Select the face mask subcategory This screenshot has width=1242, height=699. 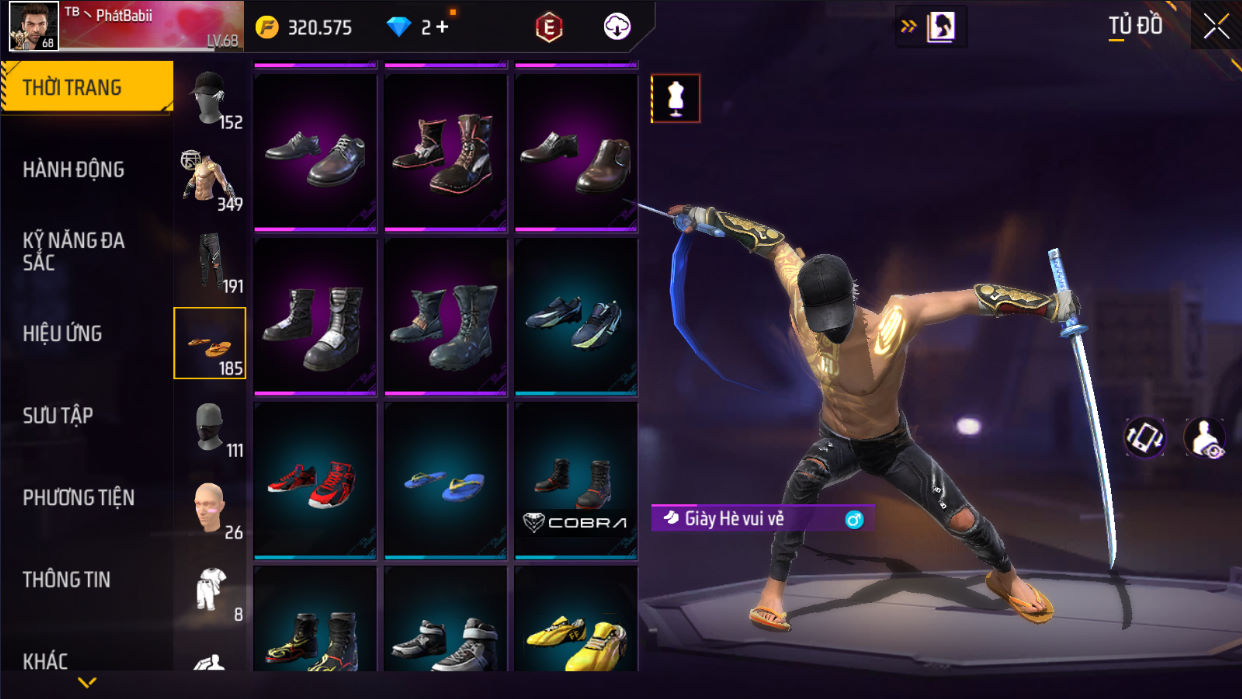tap(209, 428)
